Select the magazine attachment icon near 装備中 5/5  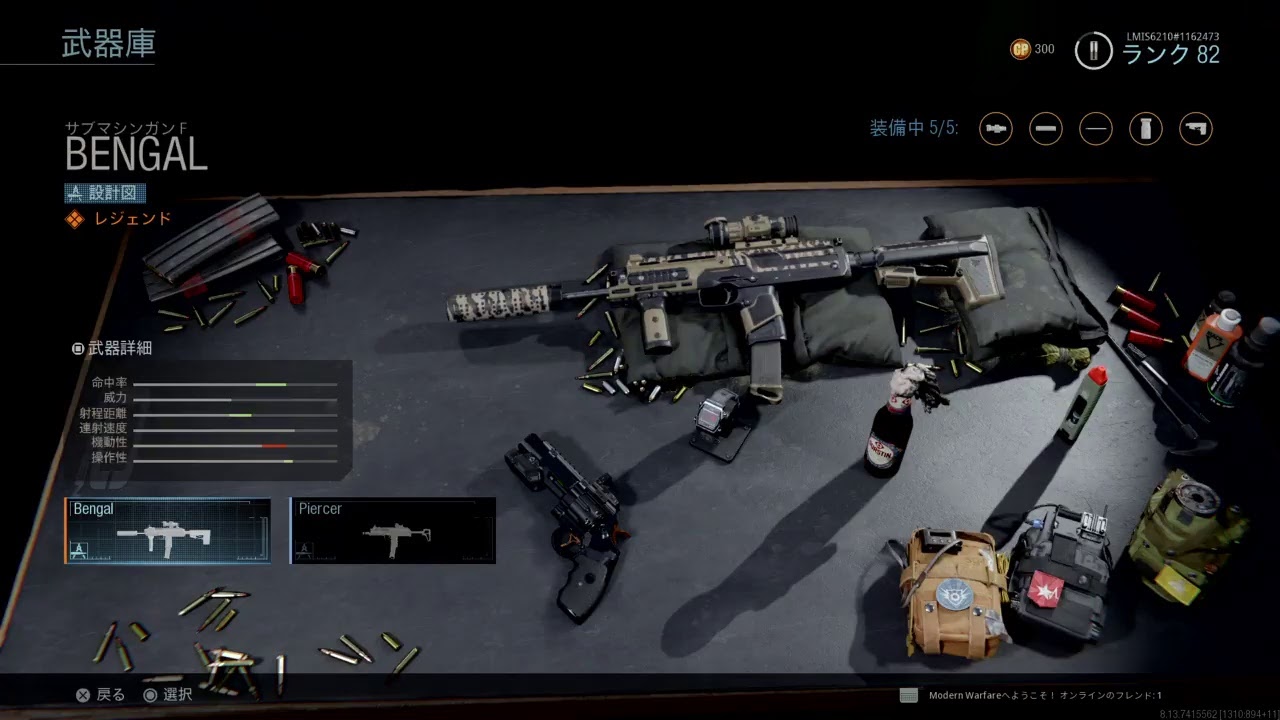click(x=1146, y=129)
